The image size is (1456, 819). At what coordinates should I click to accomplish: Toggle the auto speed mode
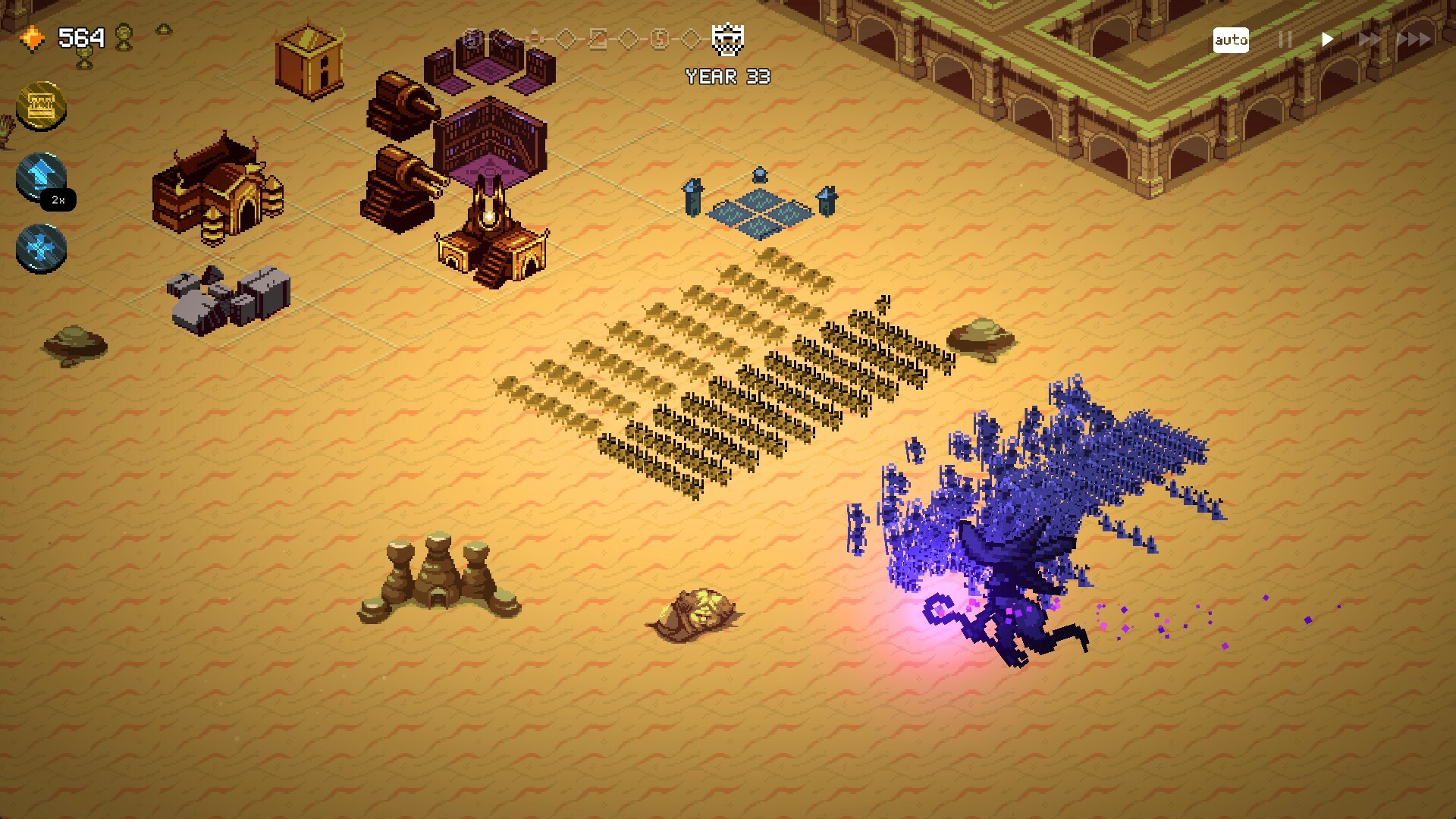point(1232,39)
